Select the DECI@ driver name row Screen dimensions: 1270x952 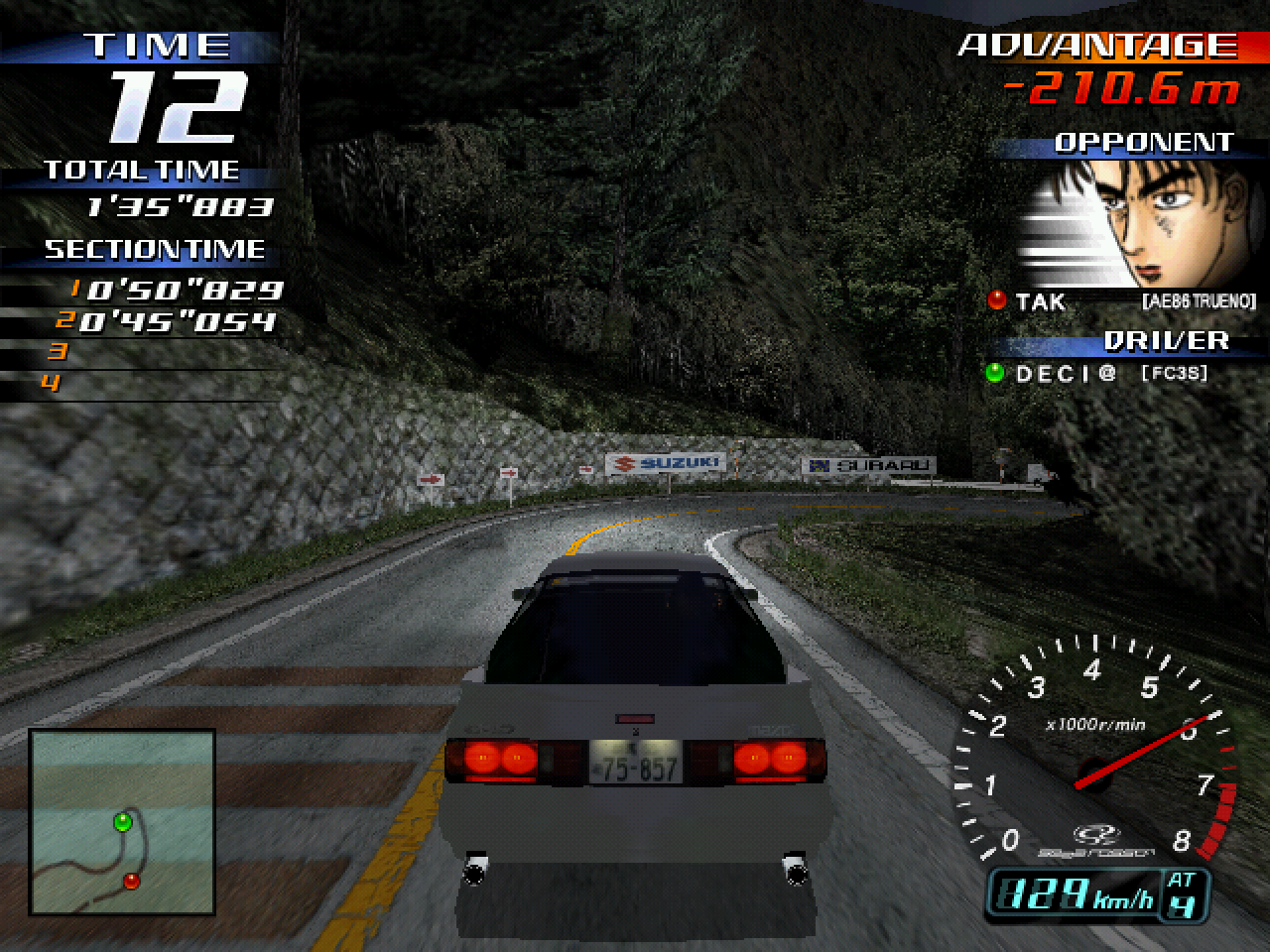[x=1096, y=374]
